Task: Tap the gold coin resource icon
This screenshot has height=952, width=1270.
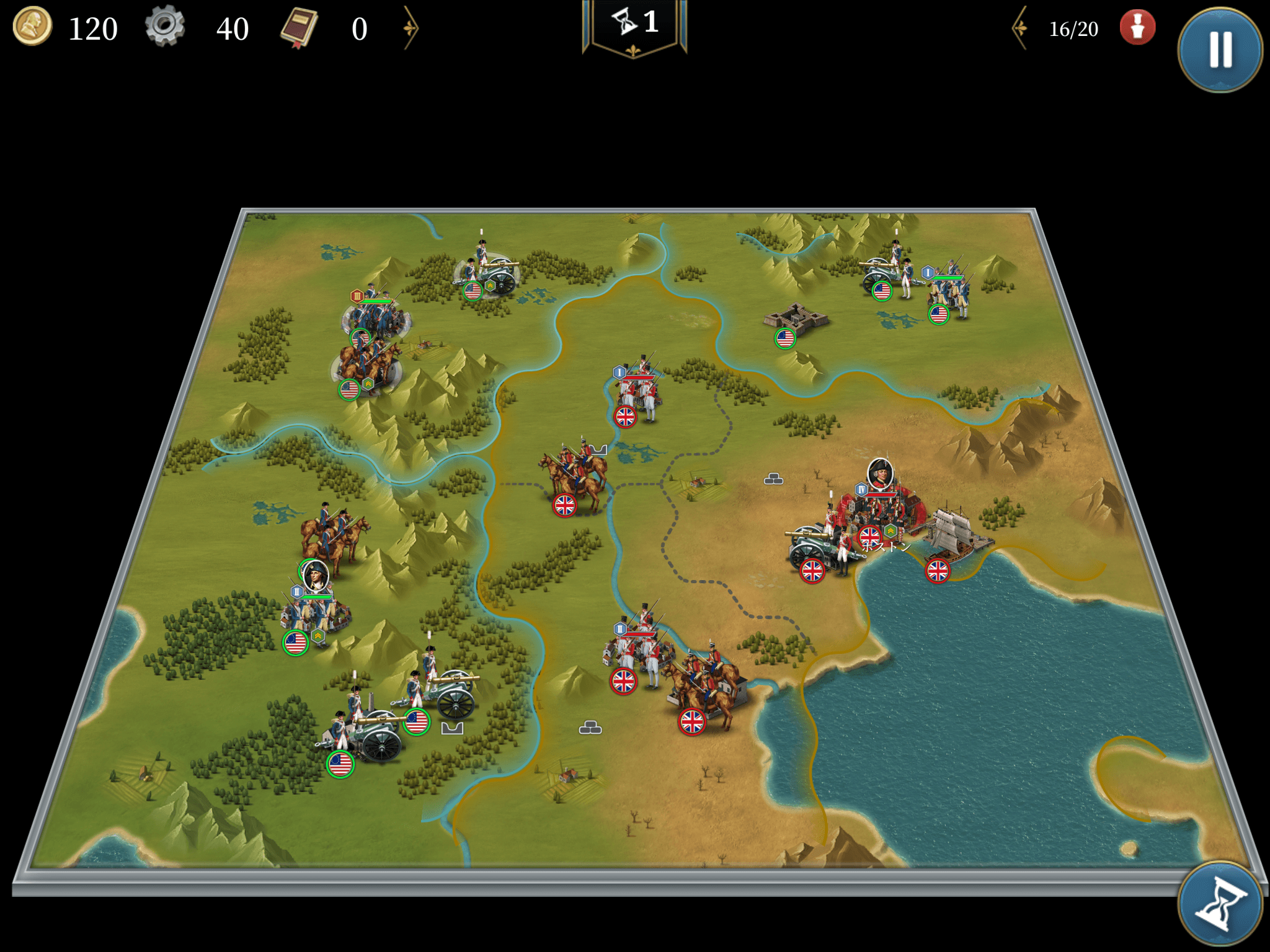Action: [x=32, y=27]
